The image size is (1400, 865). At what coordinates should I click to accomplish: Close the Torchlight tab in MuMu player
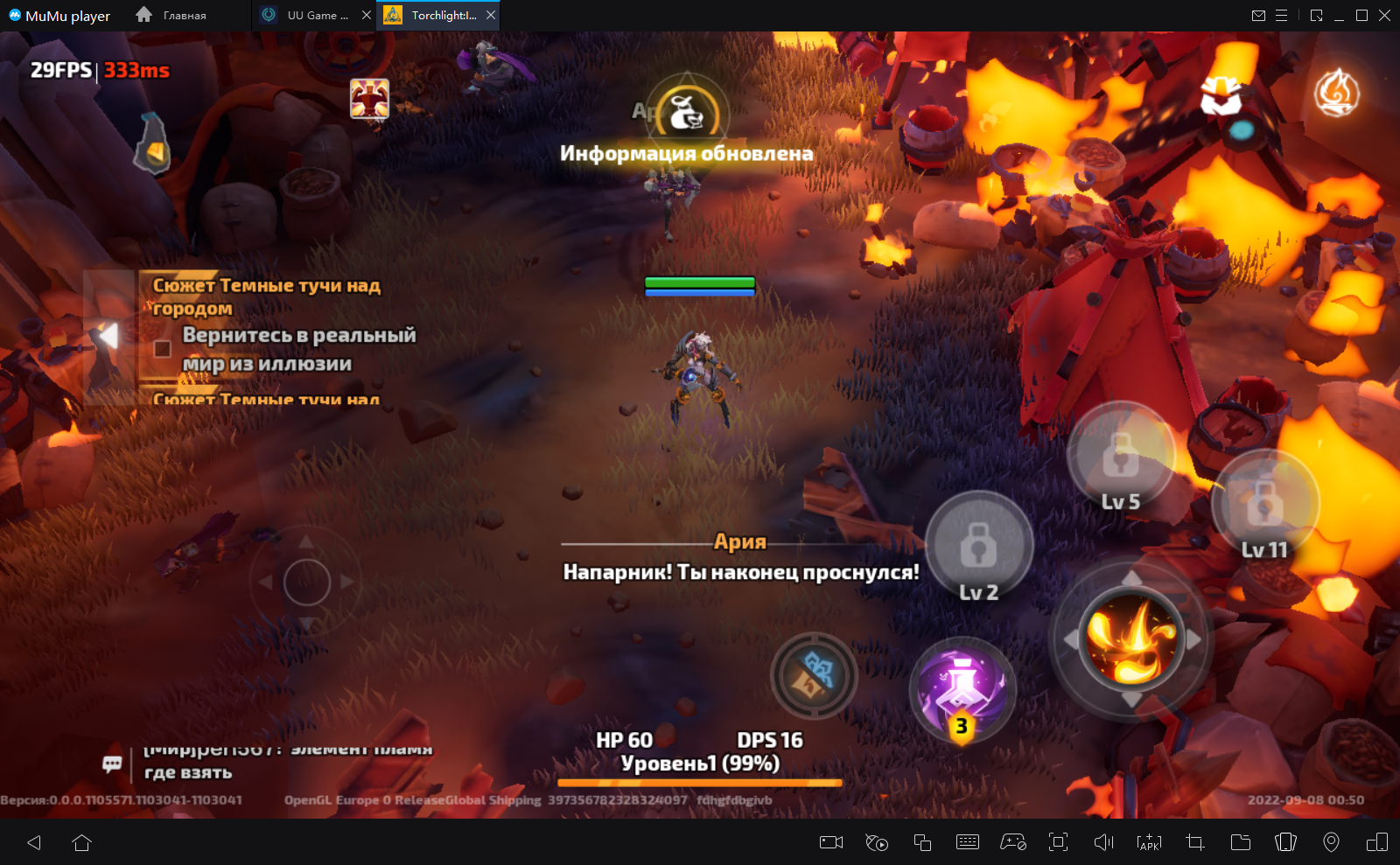491,15
